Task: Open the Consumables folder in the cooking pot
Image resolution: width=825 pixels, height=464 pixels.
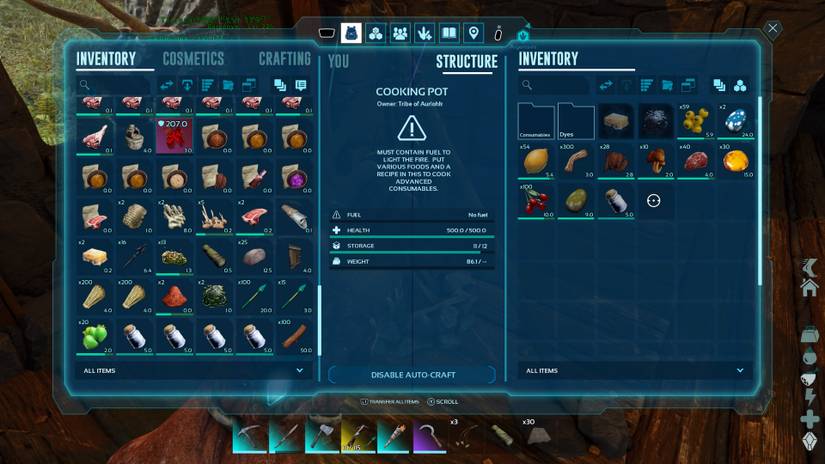Action: click(536, 122)
